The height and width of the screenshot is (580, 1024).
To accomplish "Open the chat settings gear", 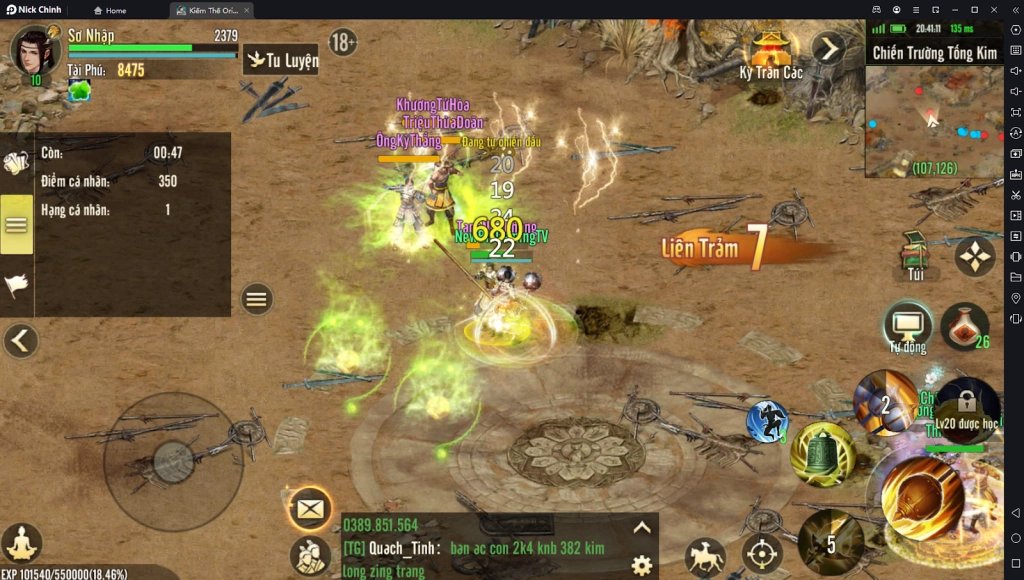I will pyautogui.click(x=642, y=565).
